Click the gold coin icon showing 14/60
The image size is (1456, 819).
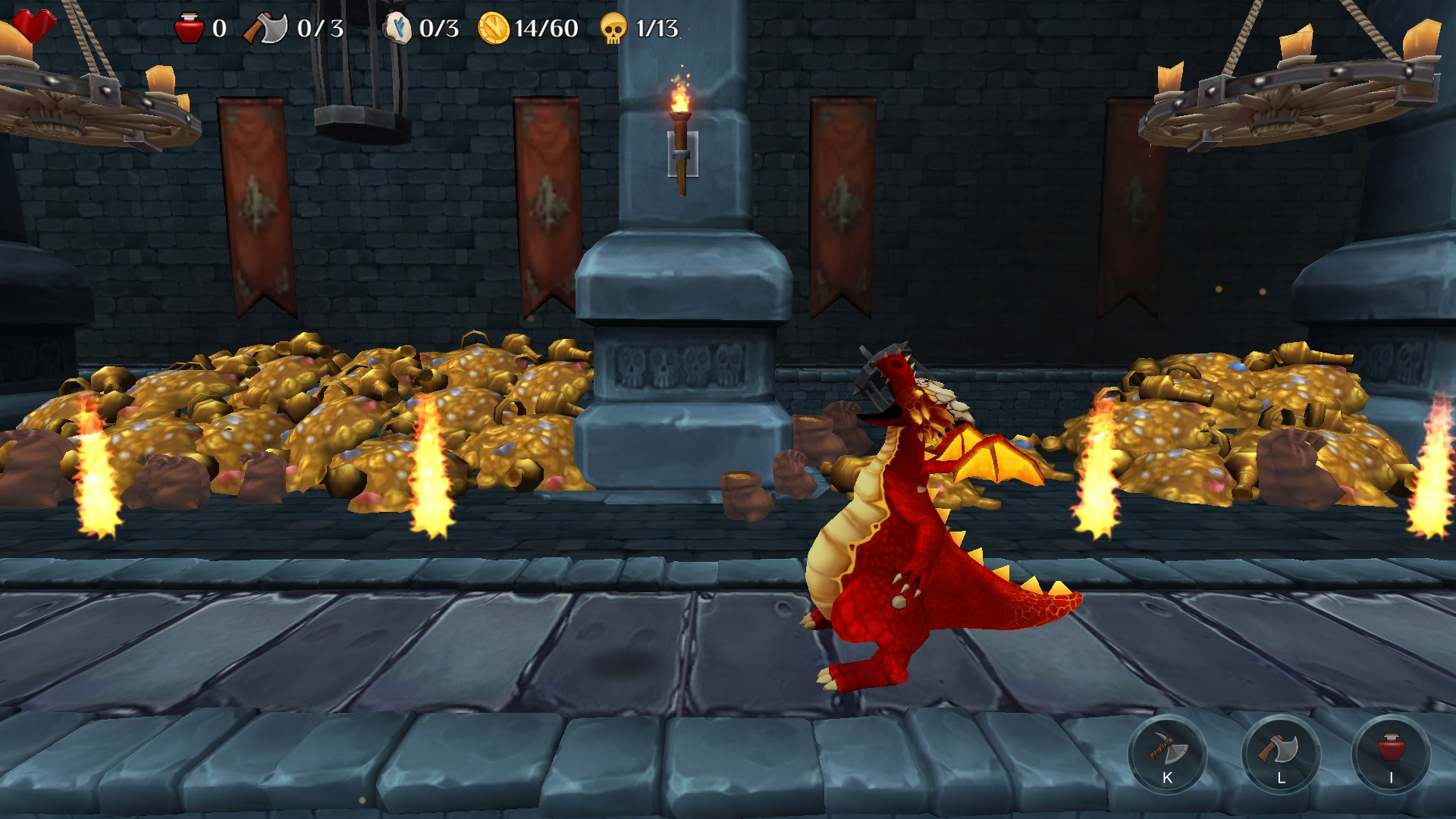[x=494, y=28]
